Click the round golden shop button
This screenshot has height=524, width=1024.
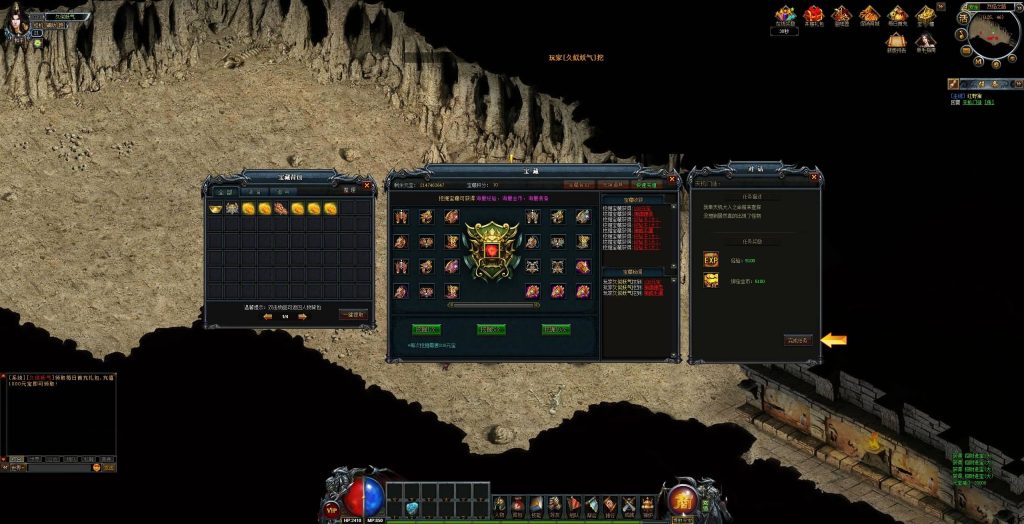point(683,499)
